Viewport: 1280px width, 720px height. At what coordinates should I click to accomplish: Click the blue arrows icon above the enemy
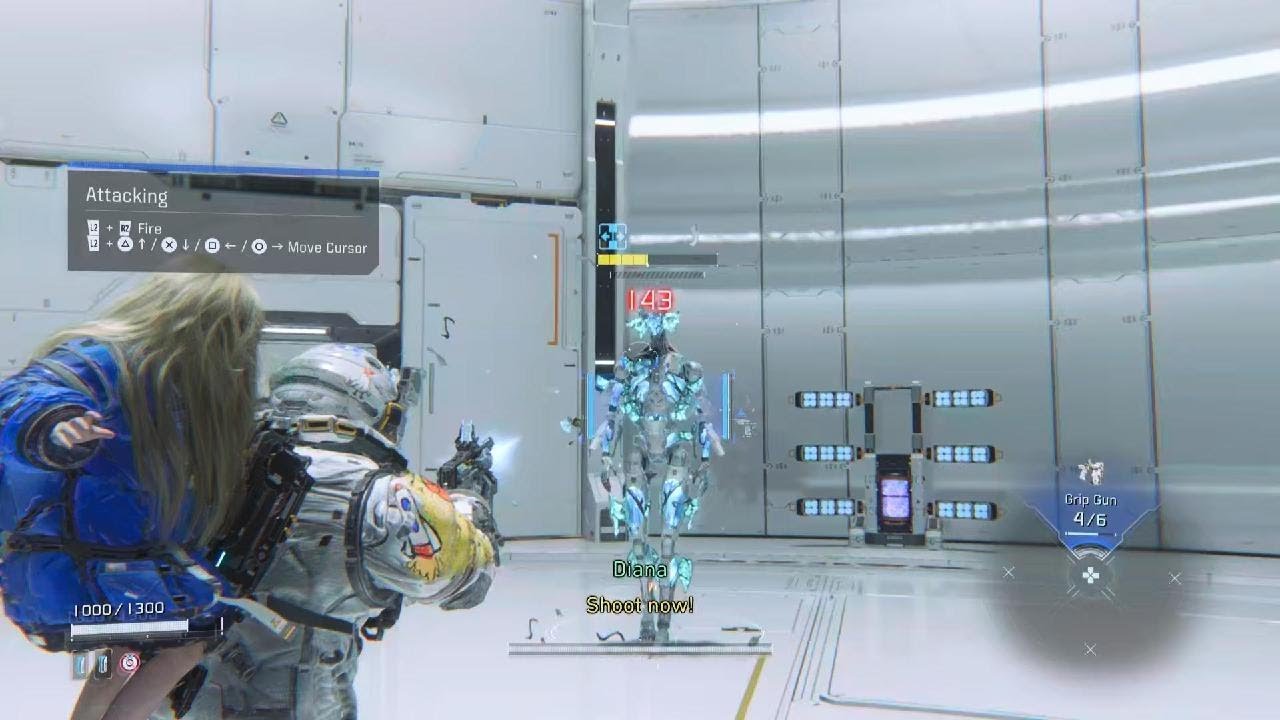[611, 237]
